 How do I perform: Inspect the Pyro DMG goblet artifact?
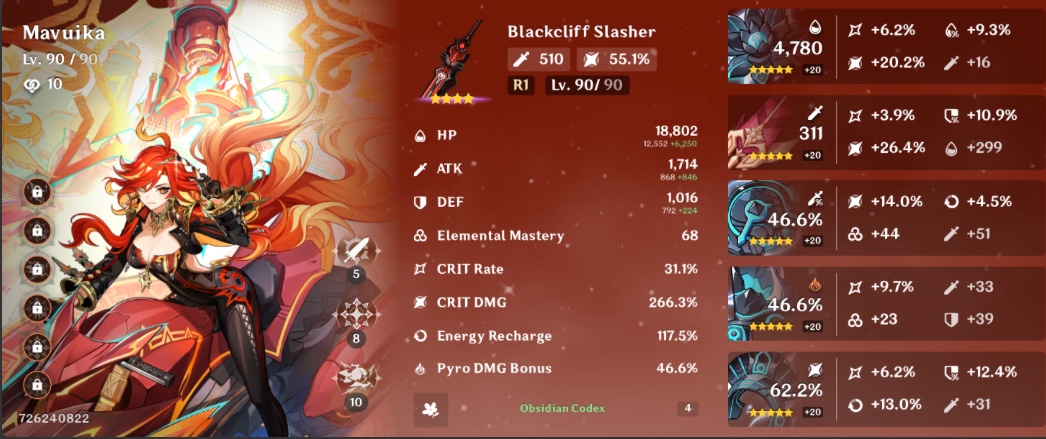pos(765,303)
